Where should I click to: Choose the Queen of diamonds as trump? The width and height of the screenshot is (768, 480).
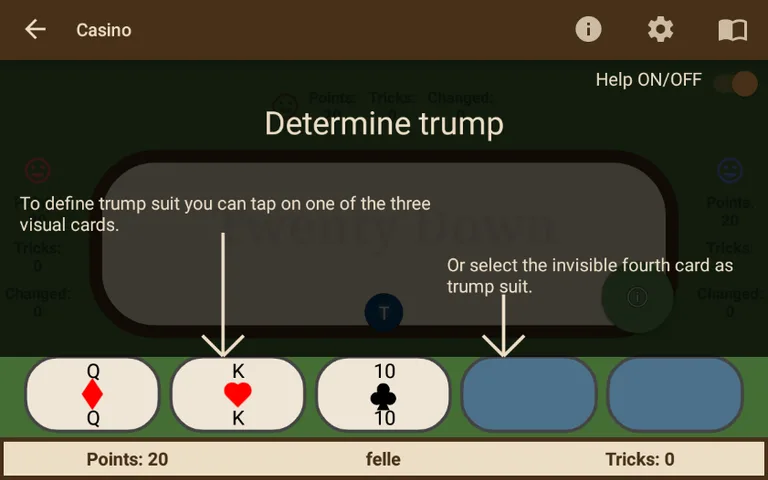click(x=92, y=394)
